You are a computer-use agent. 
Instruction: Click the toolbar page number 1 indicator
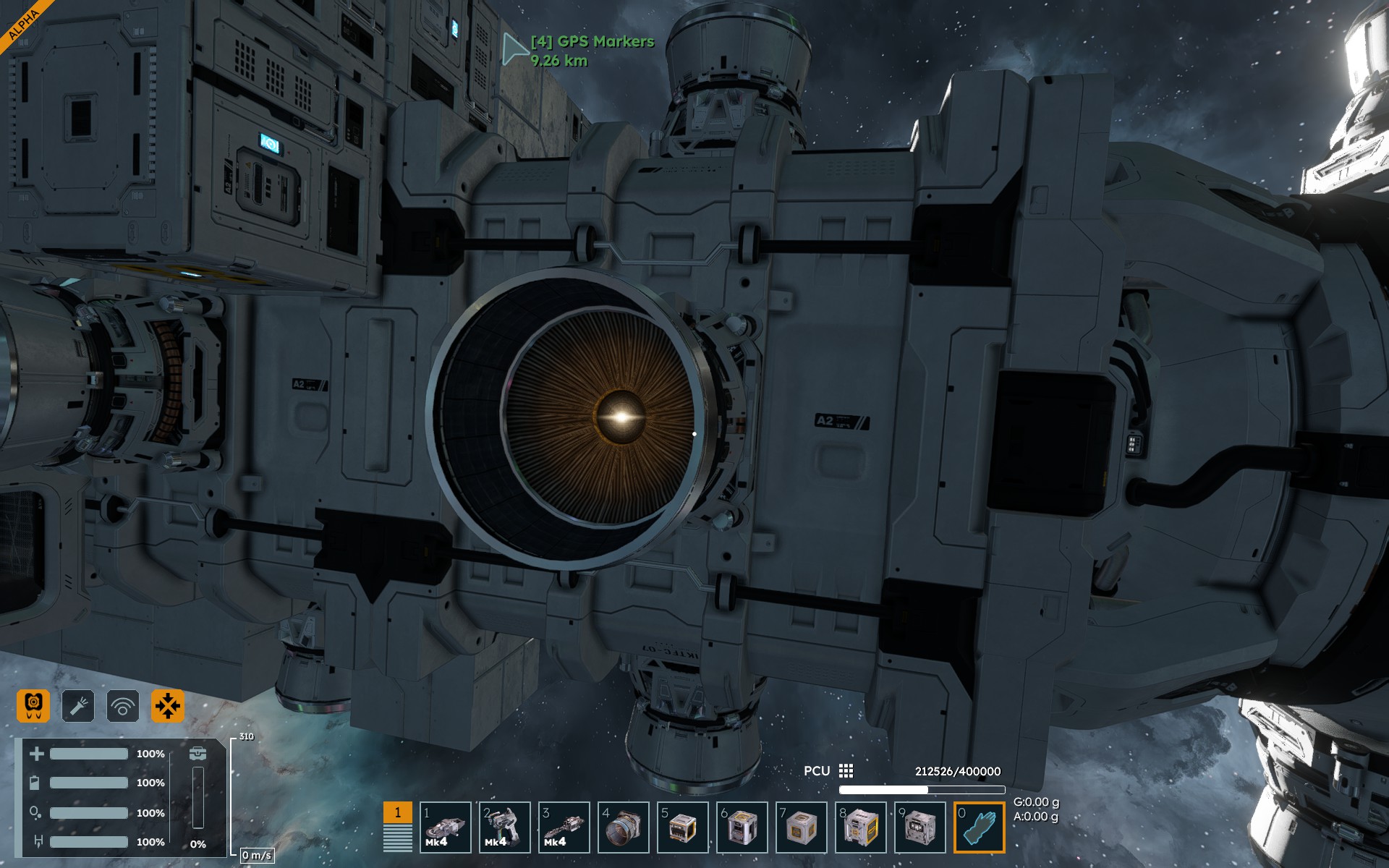(x=397, y=812)
